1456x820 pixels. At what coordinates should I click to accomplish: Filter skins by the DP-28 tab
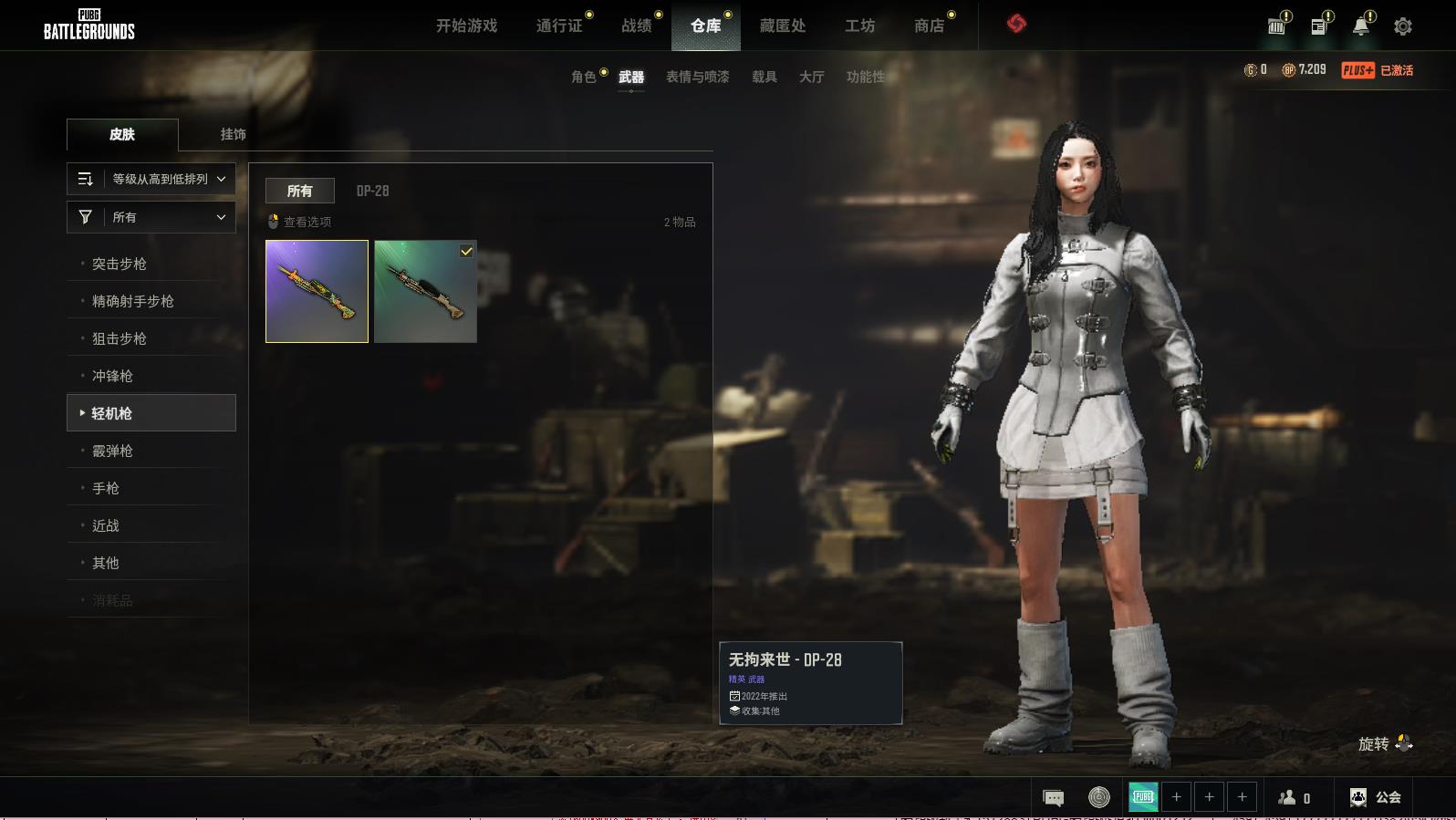(x=372, y=191)
